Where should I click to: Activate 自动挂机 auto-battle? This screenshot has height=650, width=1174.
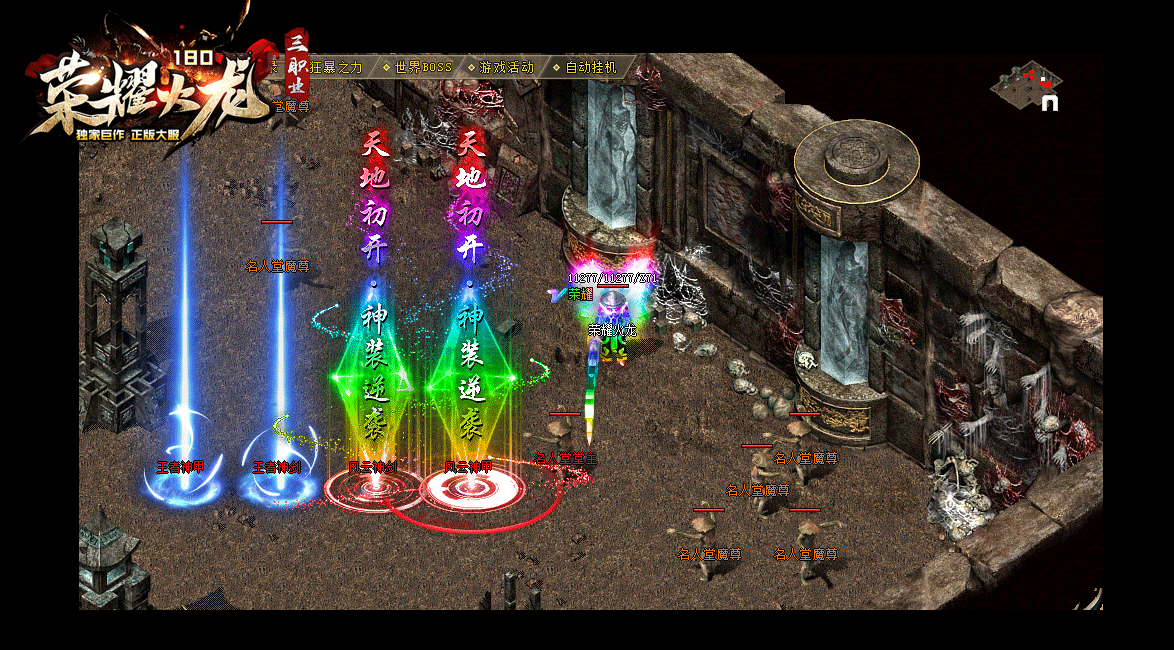(x=591, y=68)
